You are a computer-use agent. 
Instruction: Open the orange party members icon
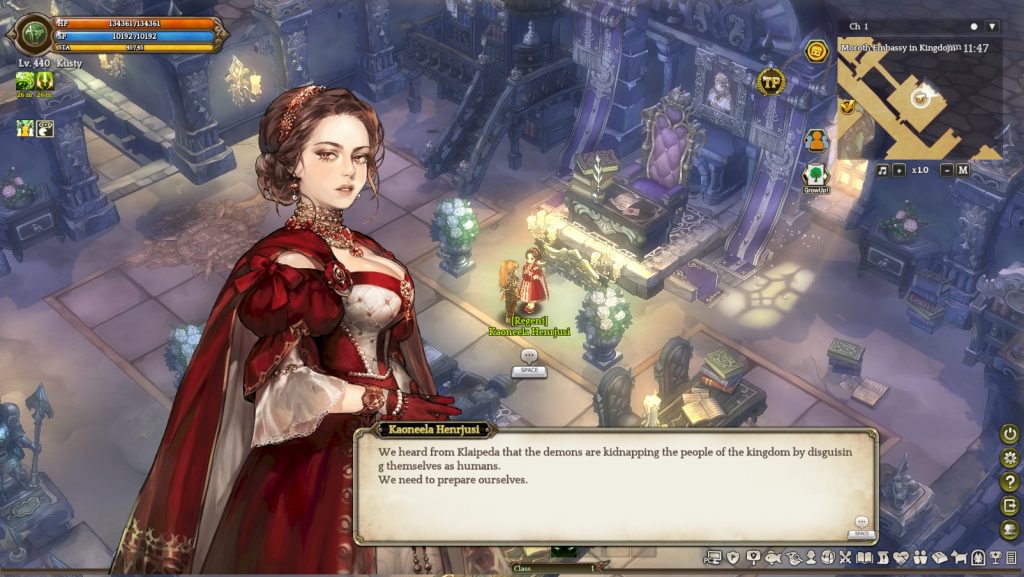click(816, 140)
